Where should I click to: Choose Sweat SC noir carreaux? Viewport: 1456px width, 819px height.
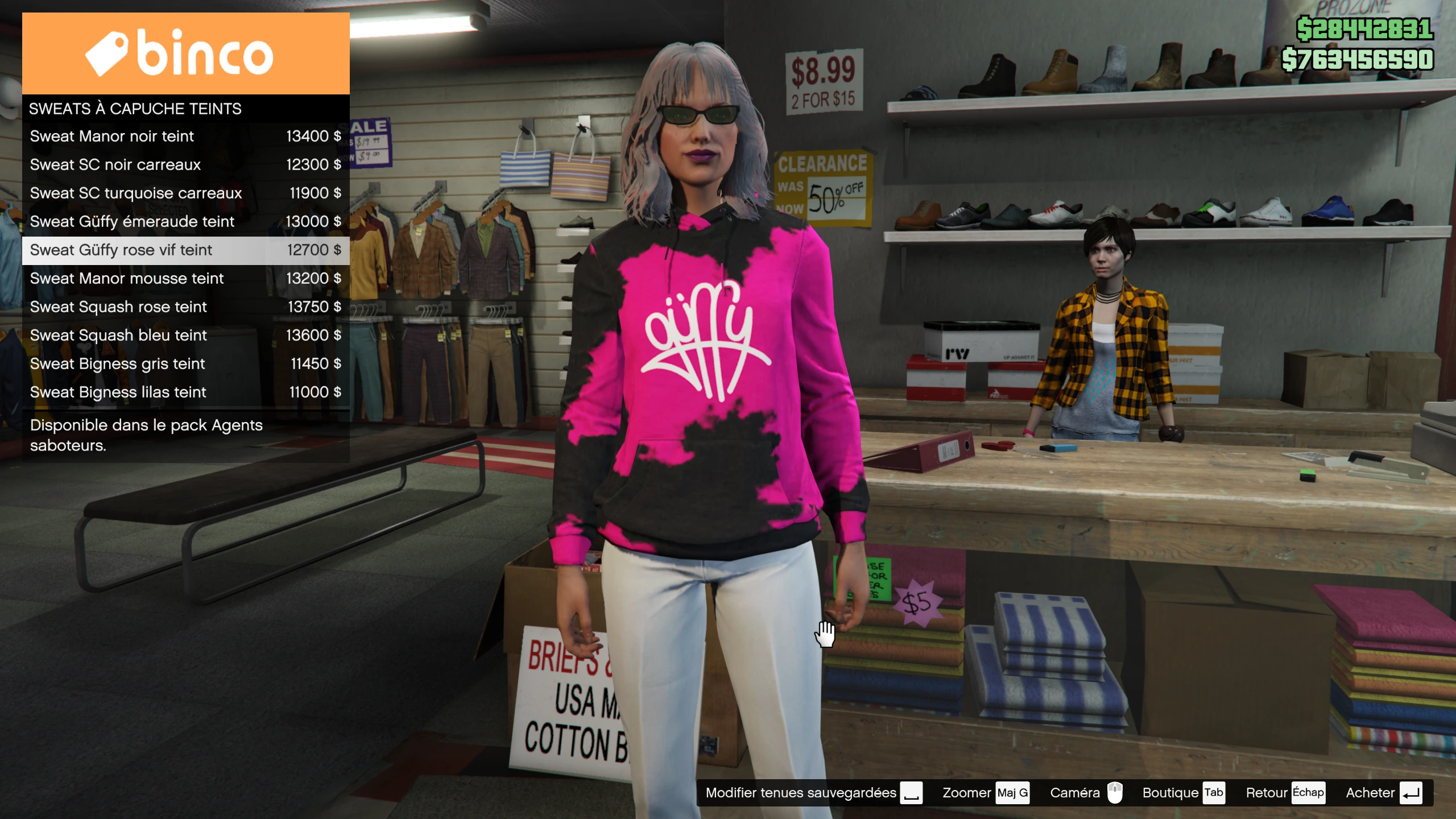pyautogui.click(x=185, y=165)
